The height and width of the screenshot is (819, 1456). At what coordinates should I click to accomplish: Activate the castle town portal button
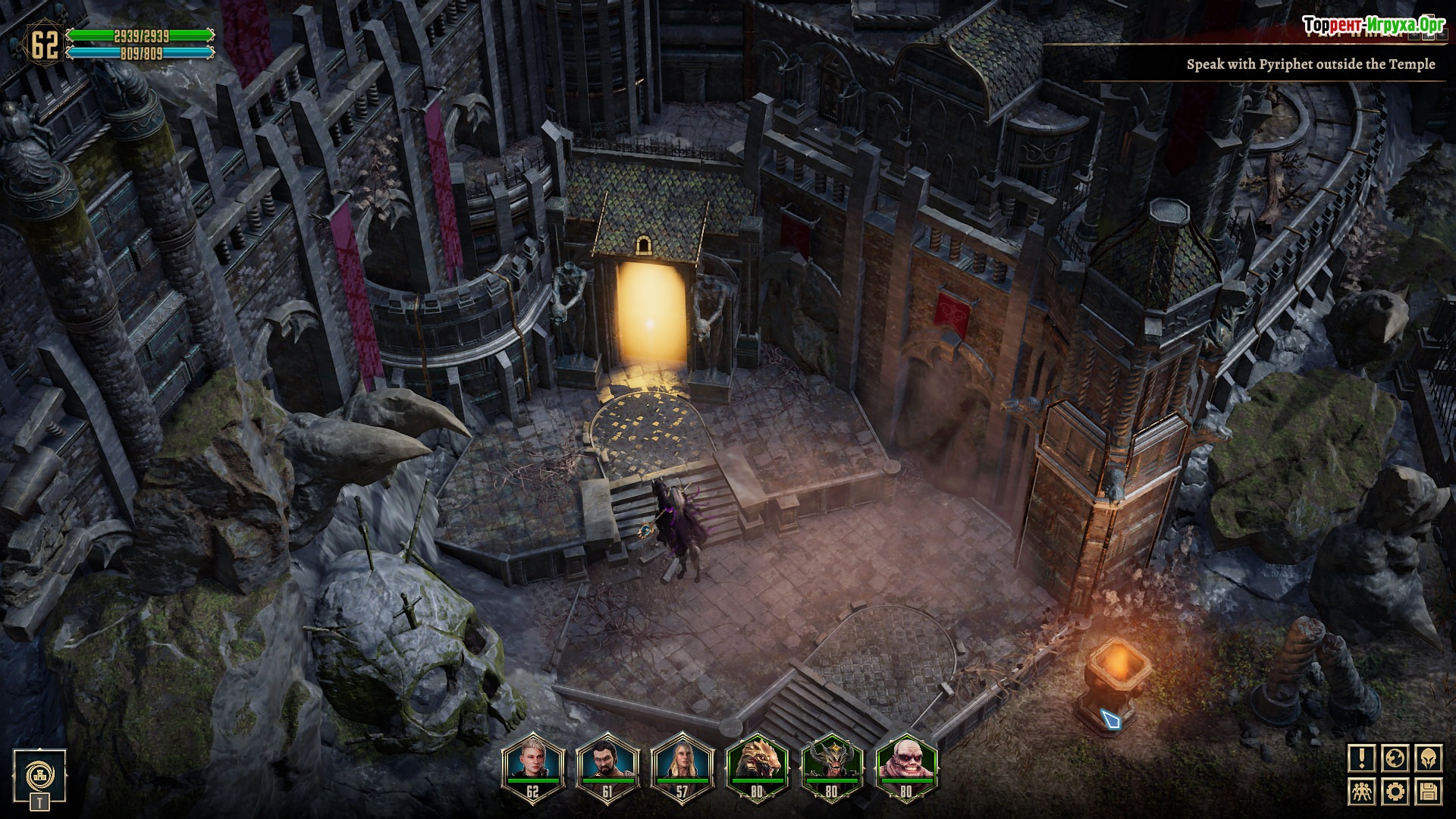tap(39, 776)
